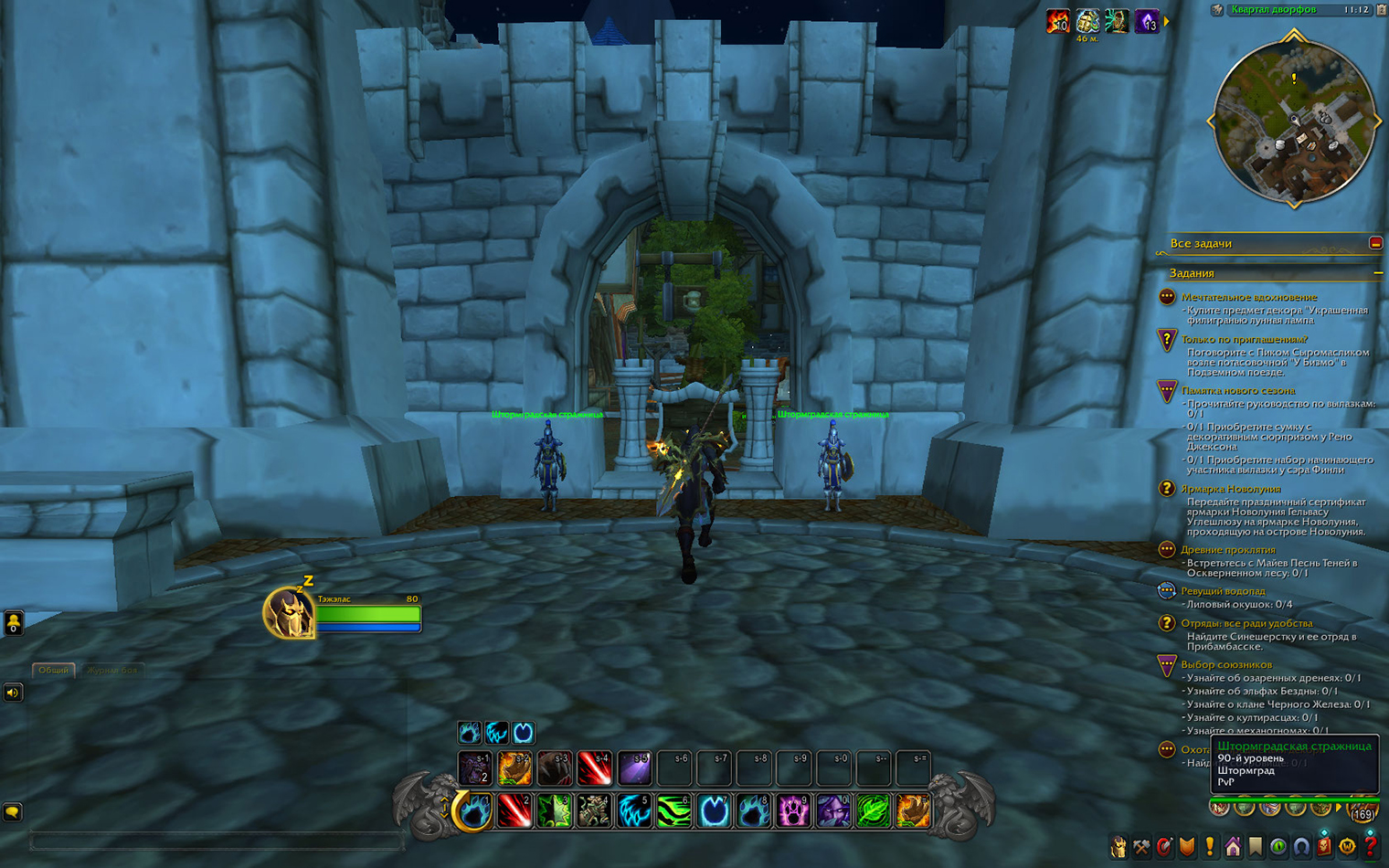Viewport: 1389px width, 868px height.
Task: Open the "Памятка нового сезона" quest
Action: click(x=1237, y=390)
